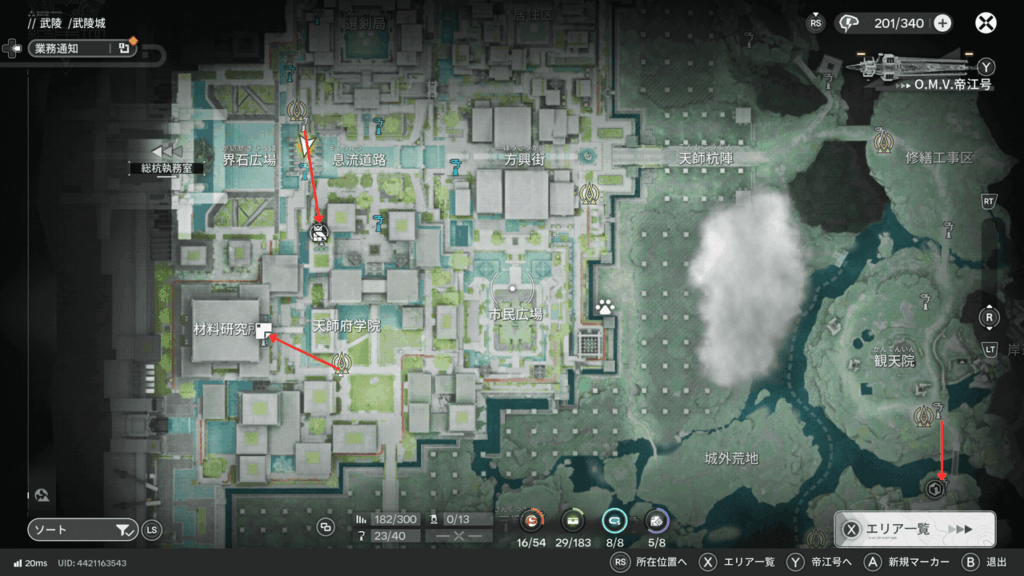Select the teleport point above 界石広場

[x=296, y=110]
